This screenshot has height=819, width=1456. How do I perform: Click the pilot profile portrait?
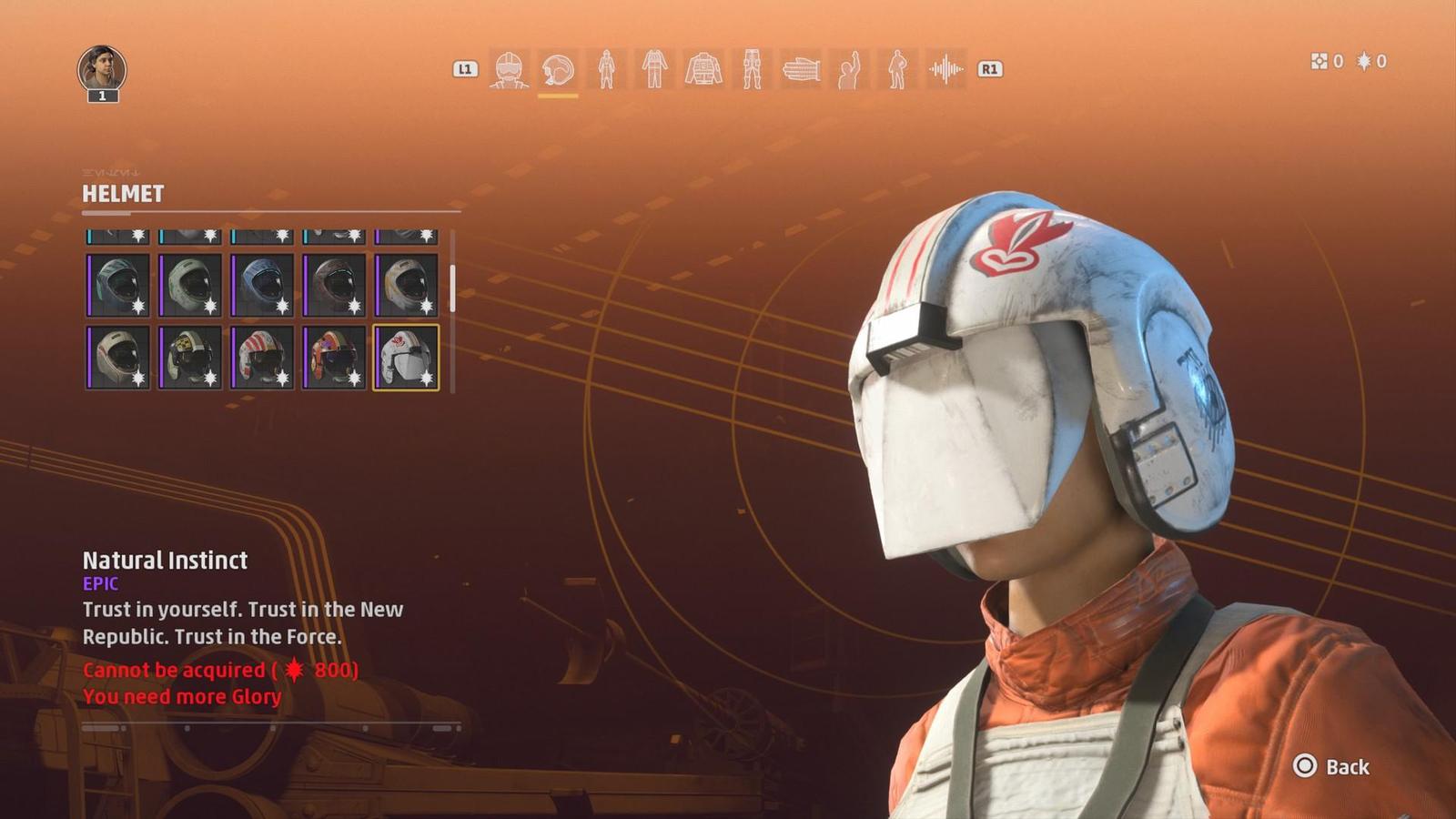[102, 69]
